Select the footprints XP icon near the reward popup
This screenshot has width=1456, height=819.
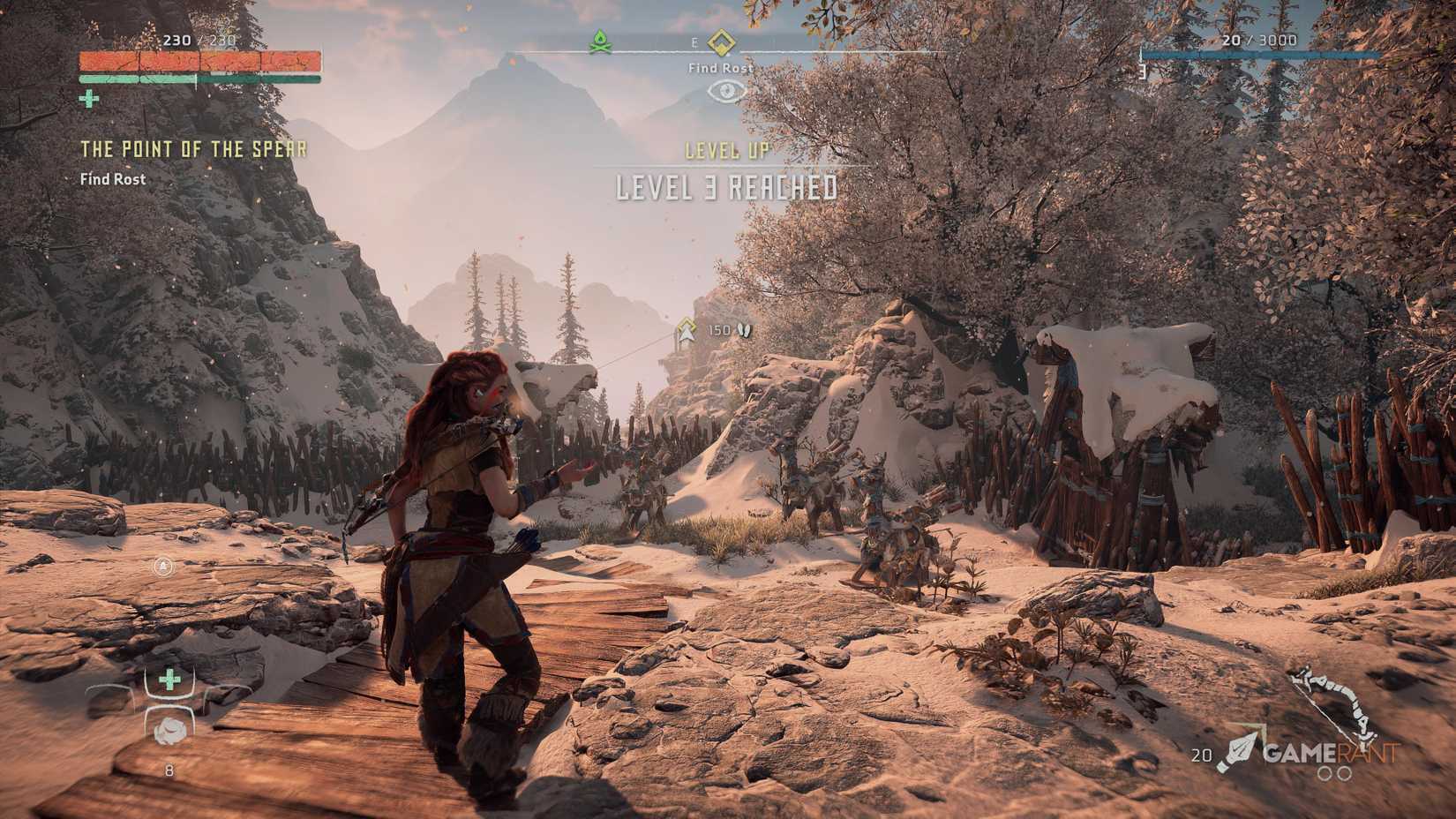[742, 330]
